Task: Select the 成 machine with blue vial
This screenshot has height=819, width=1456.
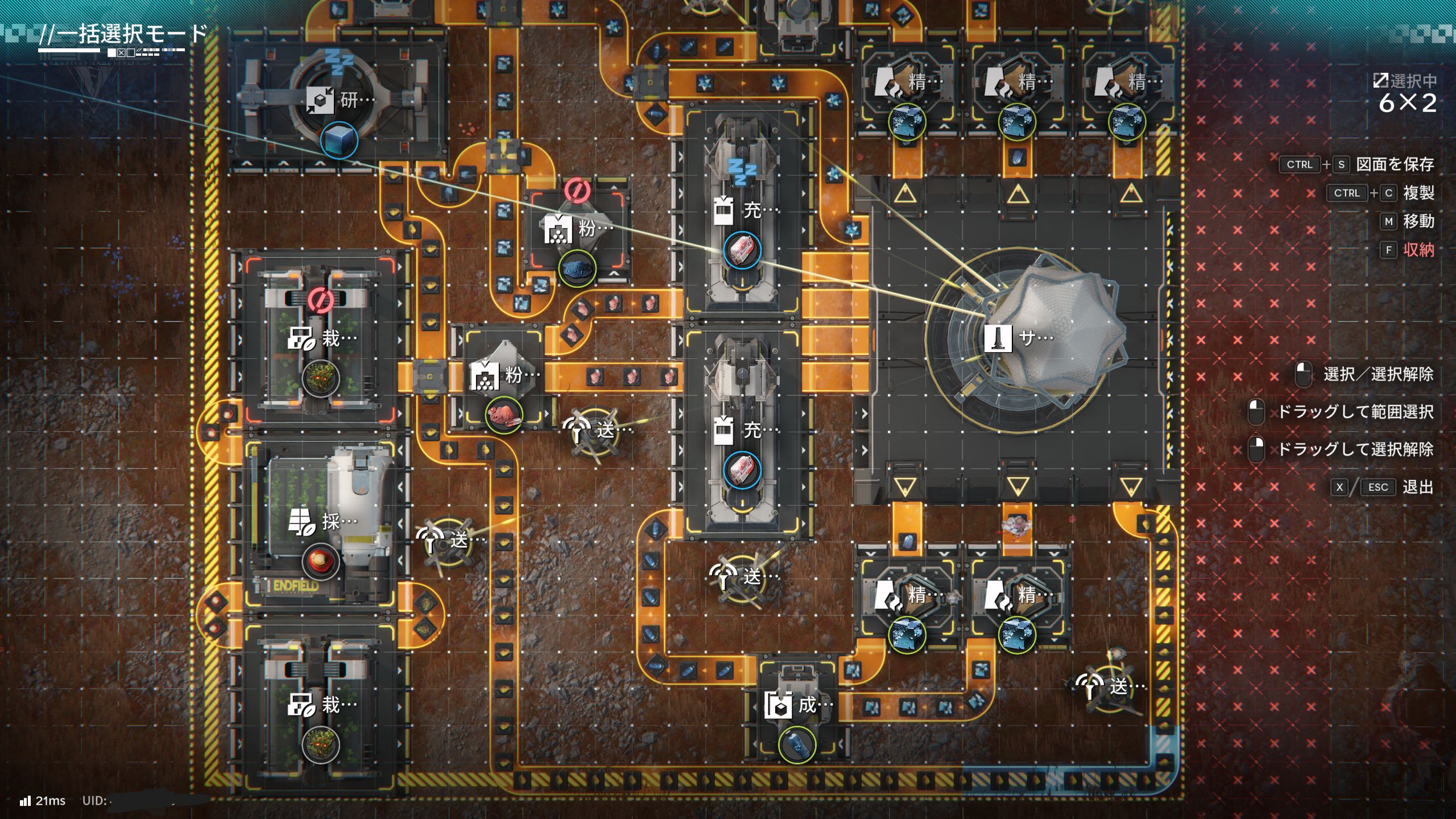Action: (x=799, y=706)
